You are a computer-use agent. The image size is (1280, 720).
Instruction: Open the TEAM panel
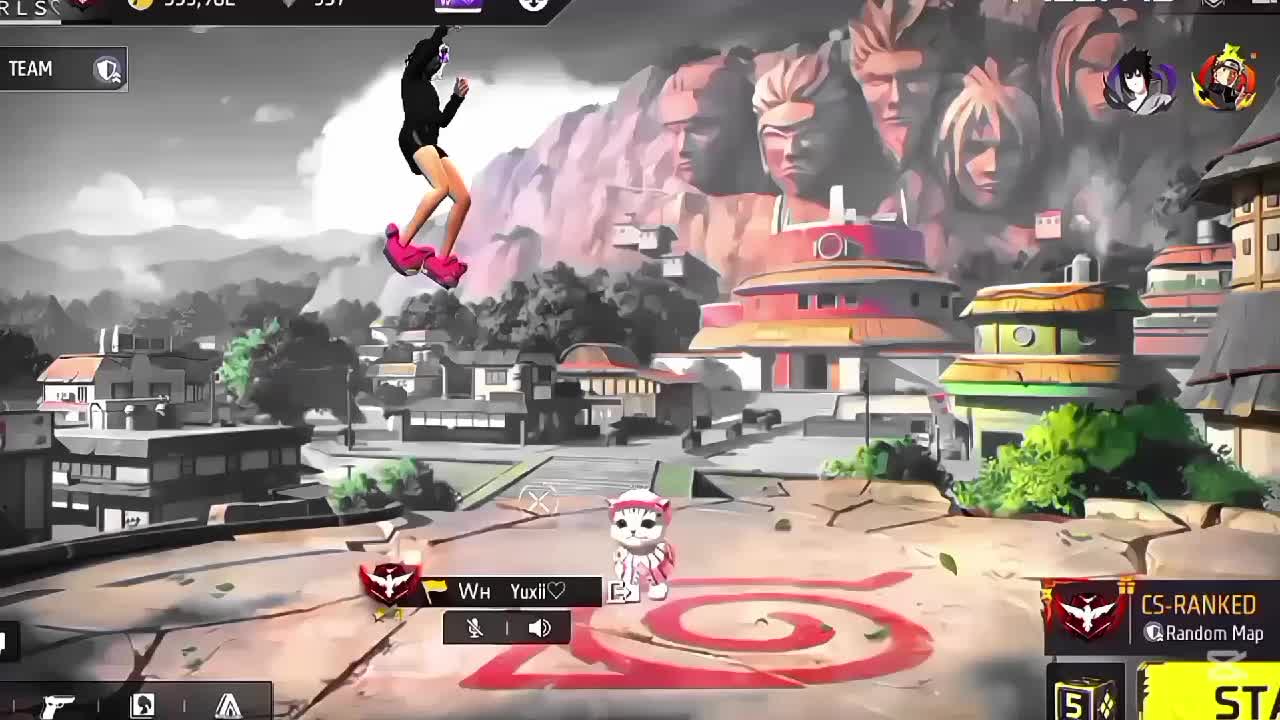62,69
